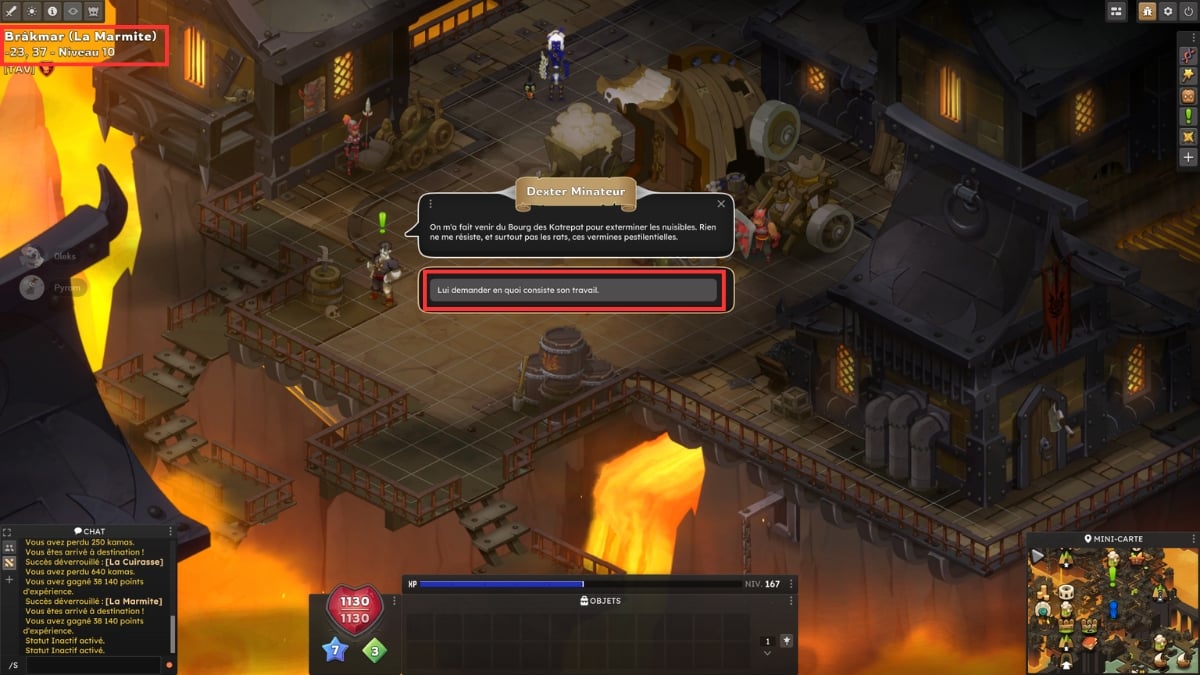Click the power quit button
Screen dimensions: 1200x675
point(1187,11)
